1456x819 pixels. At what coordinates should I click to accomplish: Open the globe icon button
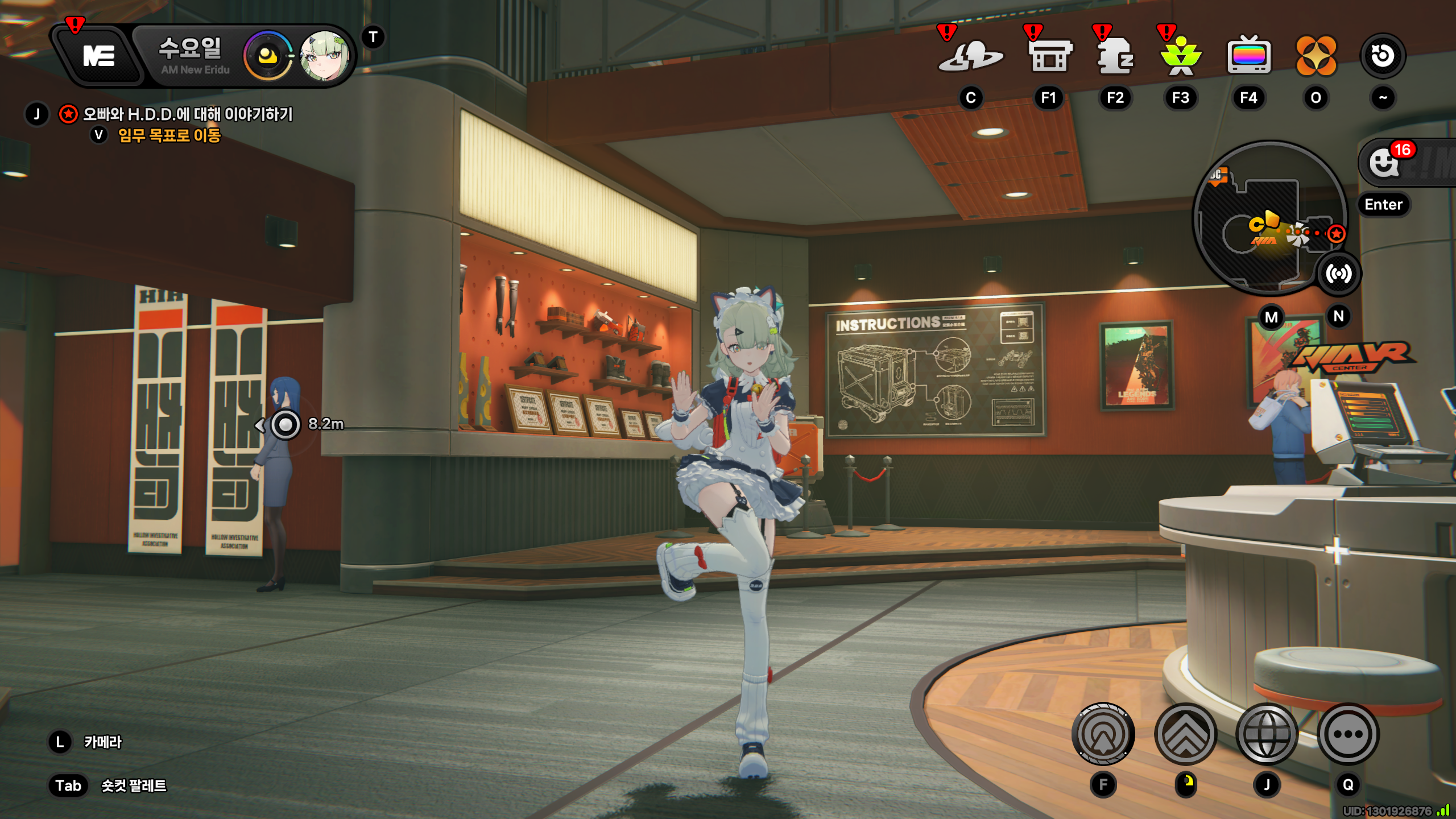(1267, 734)
